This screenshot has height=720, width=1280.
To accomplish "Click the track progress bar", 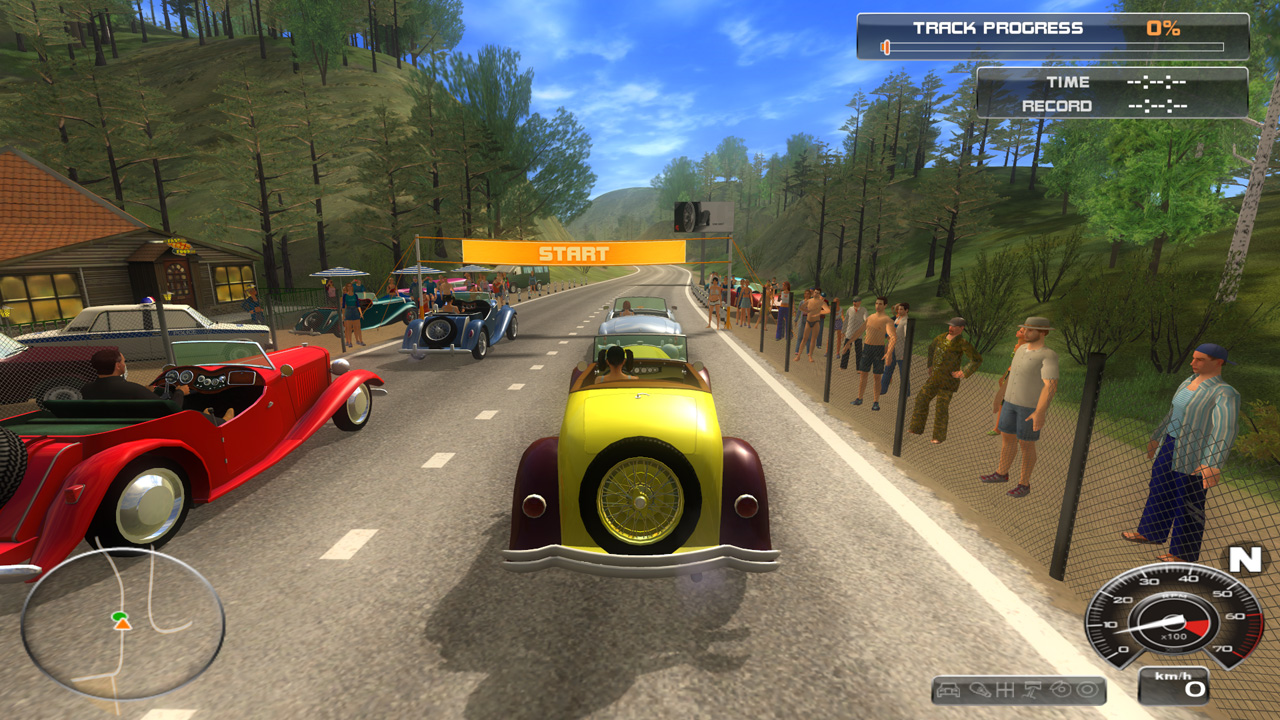I will pyautogui.click(x=1052, y=47).
